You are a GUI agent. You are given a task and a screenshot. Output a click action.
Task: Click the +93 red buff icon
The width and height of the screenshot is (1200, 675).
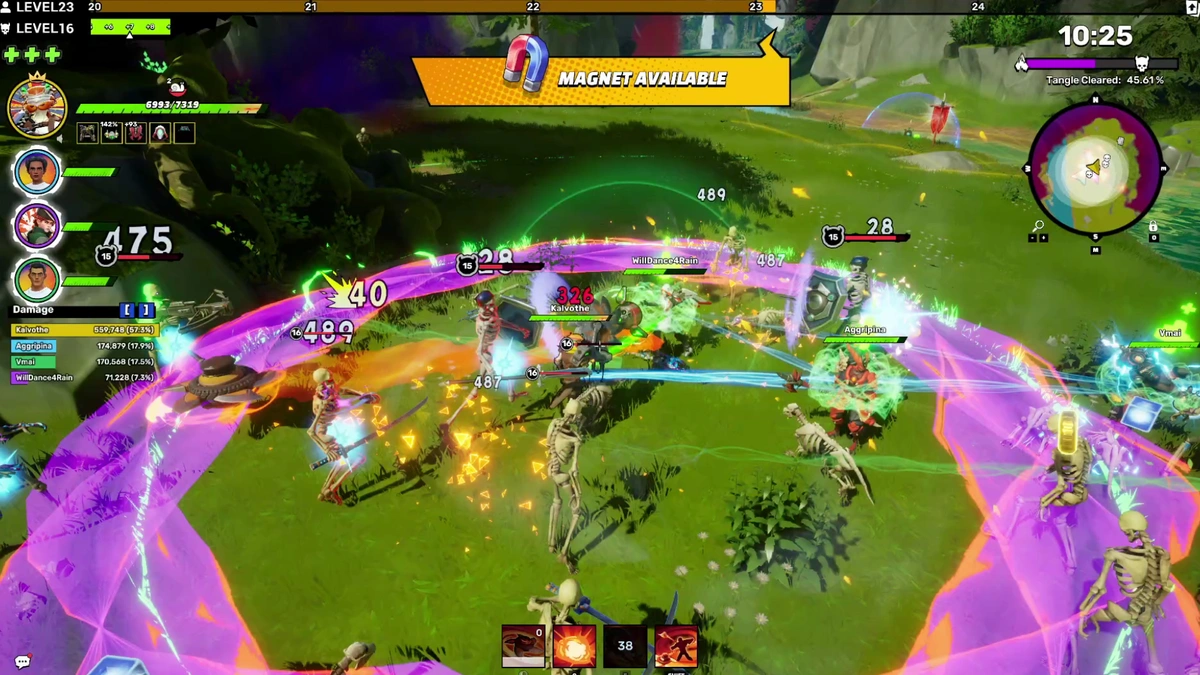click(x=135, y=132)
